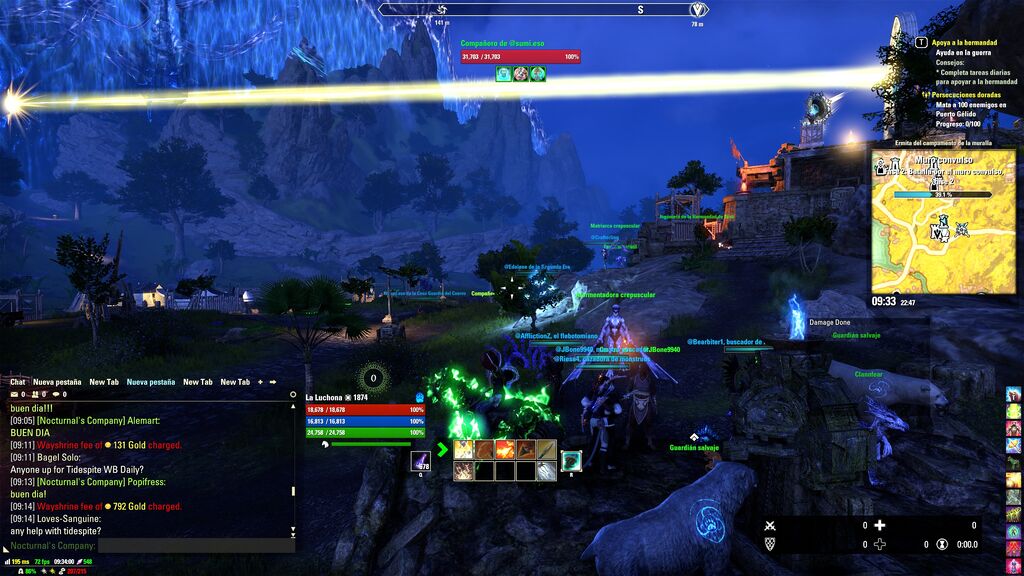The height and width of the screenshot is (576, 1024).
Task: Click the compass bar at top
Action: 544,9
